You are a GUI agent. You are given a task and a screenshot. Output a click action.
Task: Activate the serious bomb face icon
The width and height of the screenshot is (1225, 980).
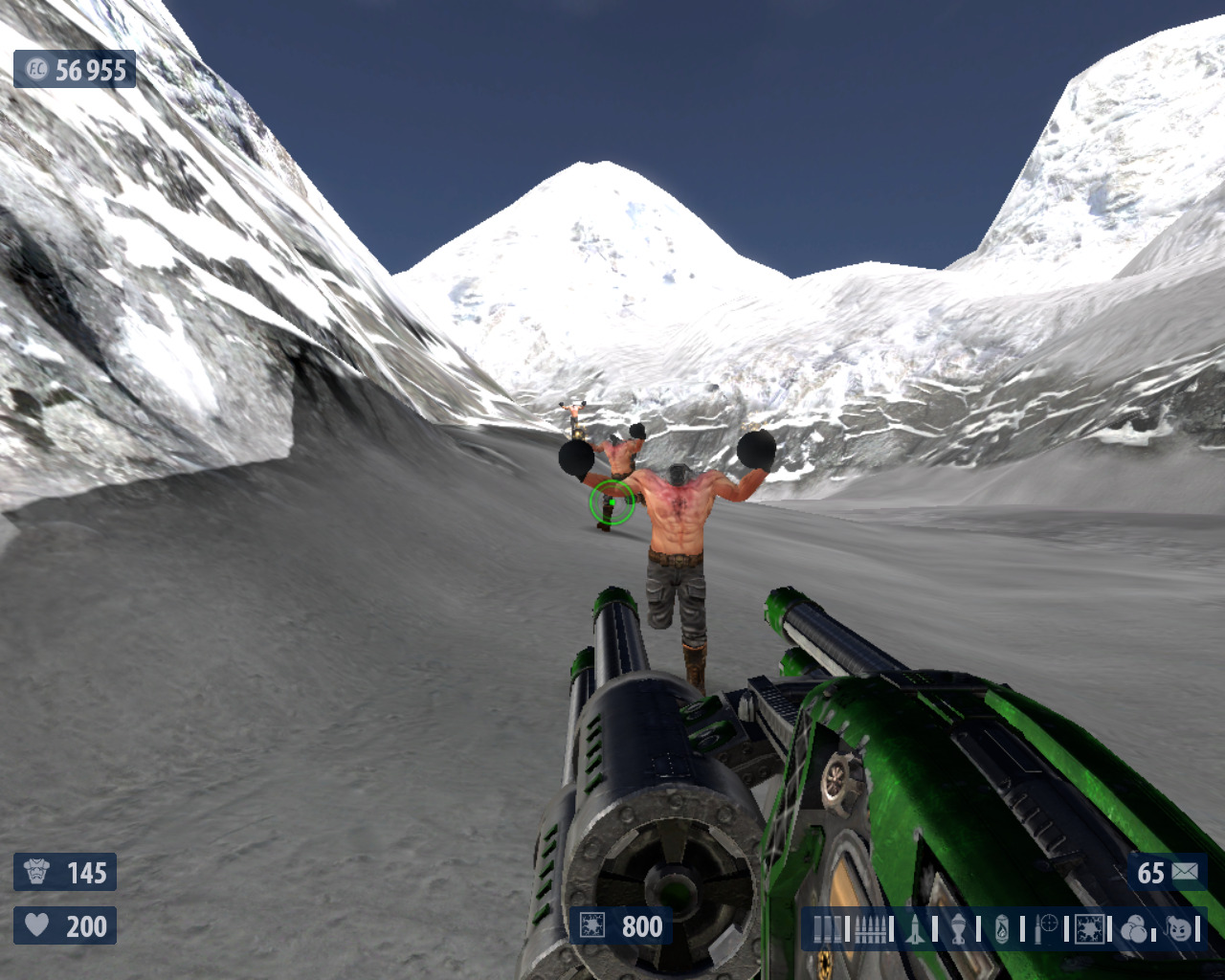pyautogui.click(x=1180, y=929)
